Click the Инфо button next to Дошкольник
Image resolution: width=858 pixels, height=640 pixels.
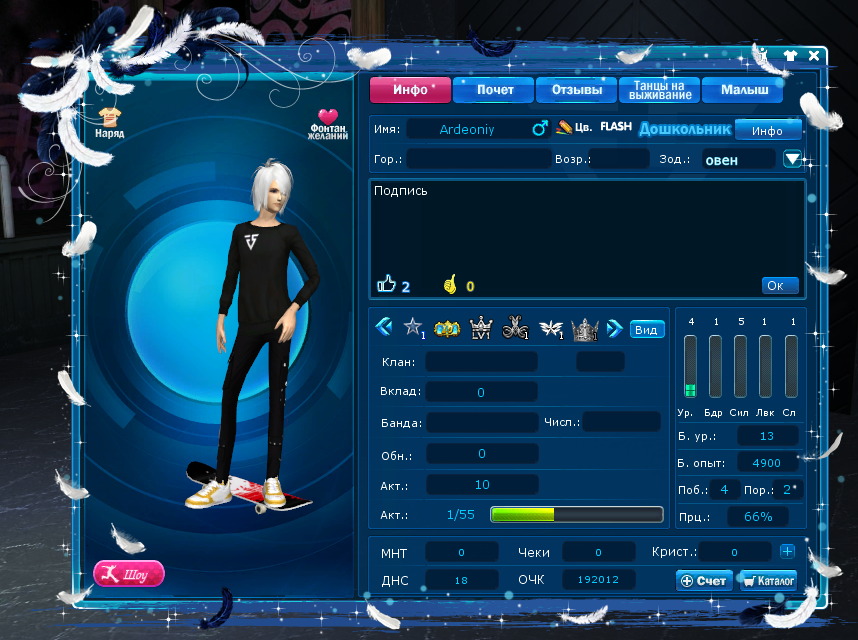coord(767,130)
